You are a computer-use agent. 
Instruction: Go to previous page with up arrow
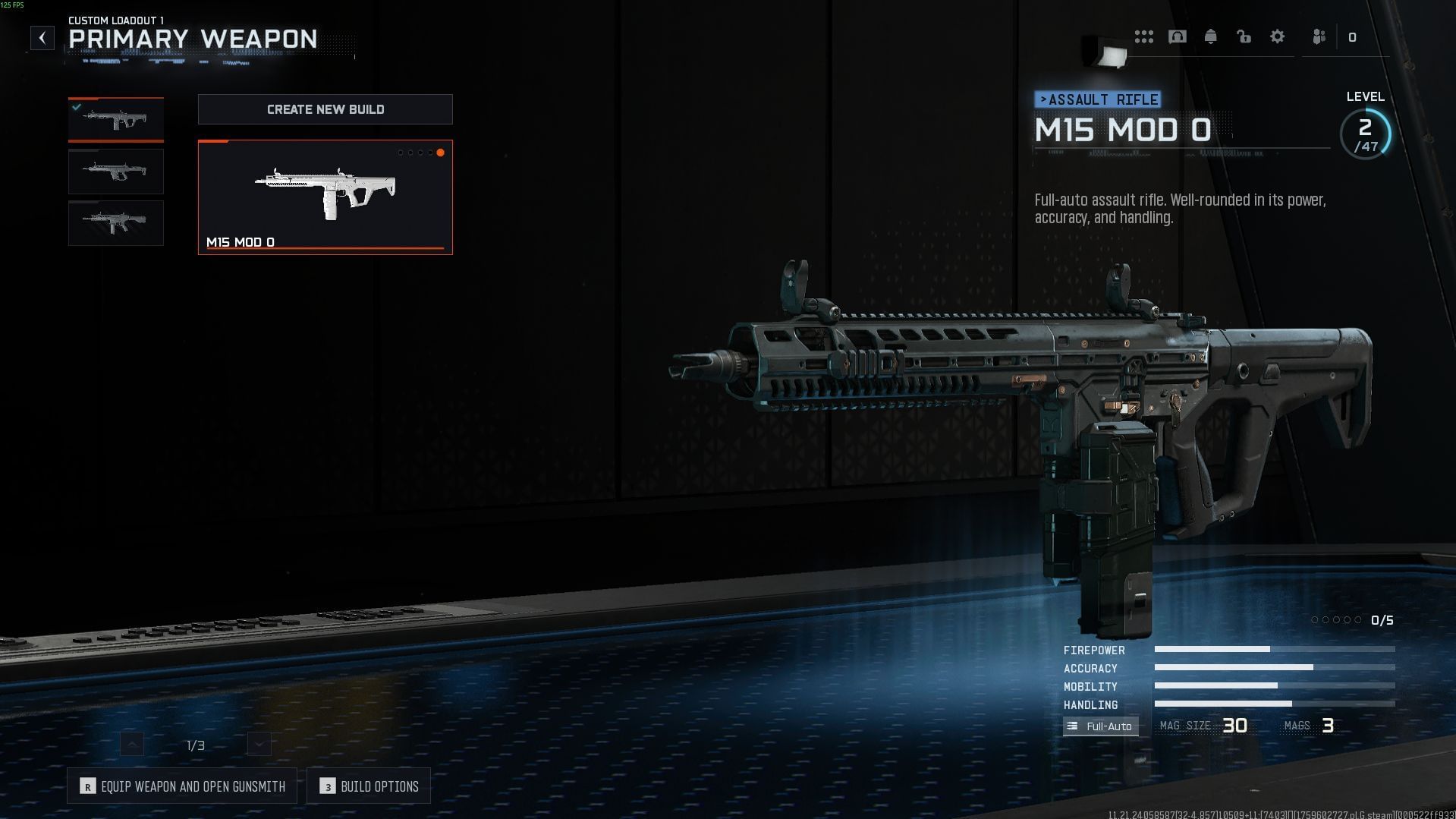[x=132, y=744]
